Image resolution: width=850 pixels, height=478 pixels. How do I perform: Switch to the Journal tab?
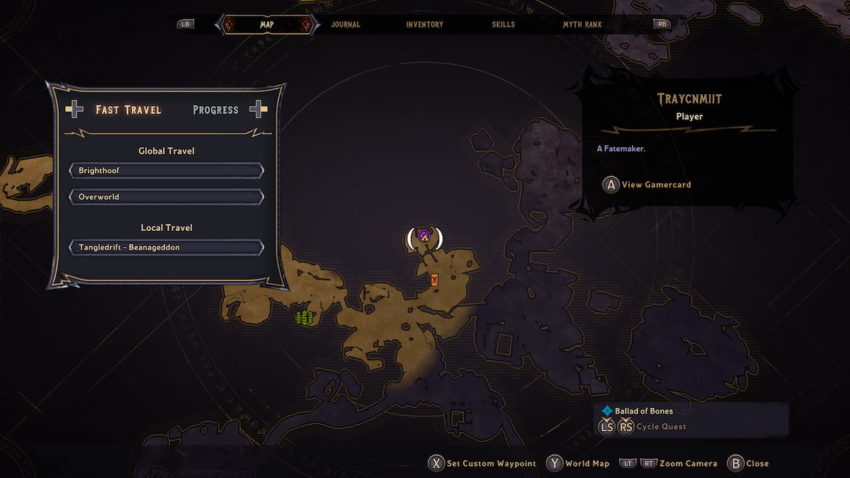[345, 24]
